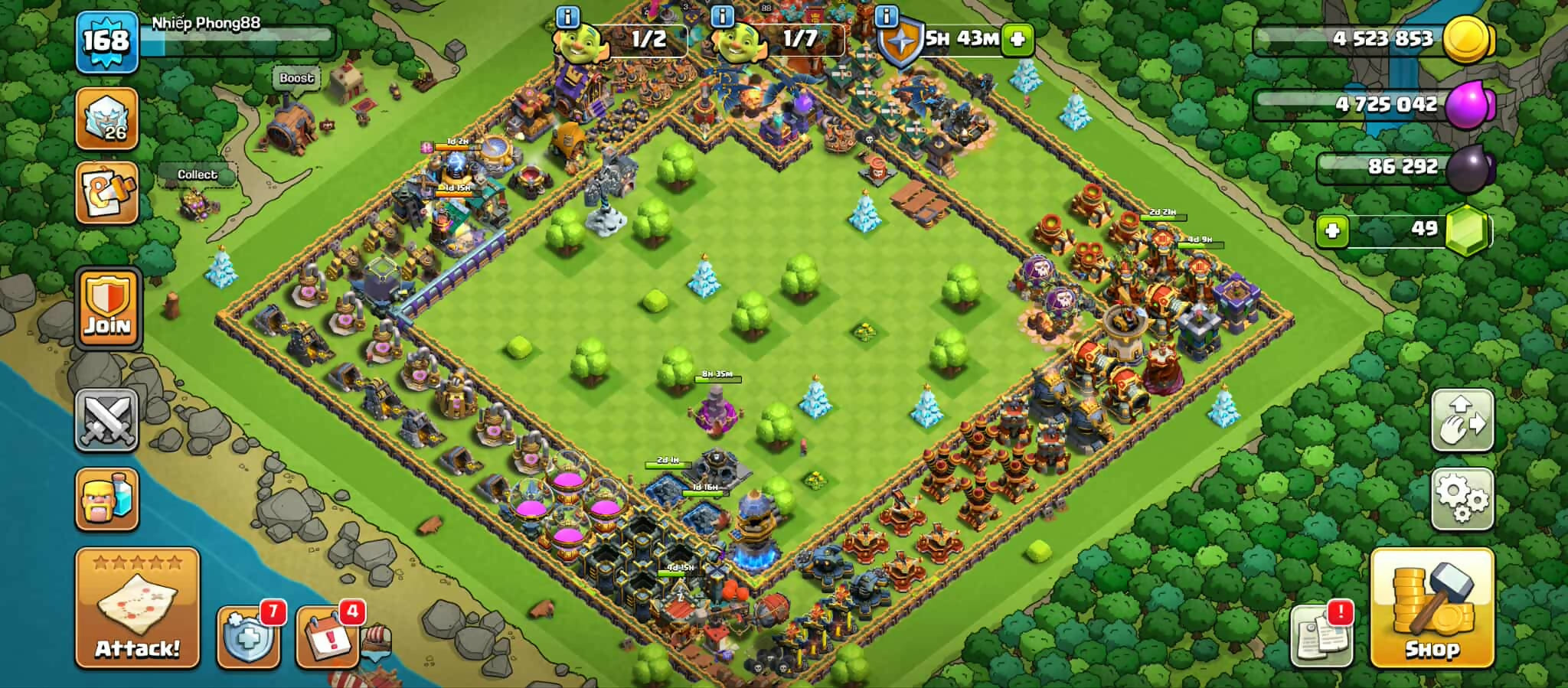Open the profile level 168 badge
The width and height of the screenshot is (1568, 688).
click(106, 41)
